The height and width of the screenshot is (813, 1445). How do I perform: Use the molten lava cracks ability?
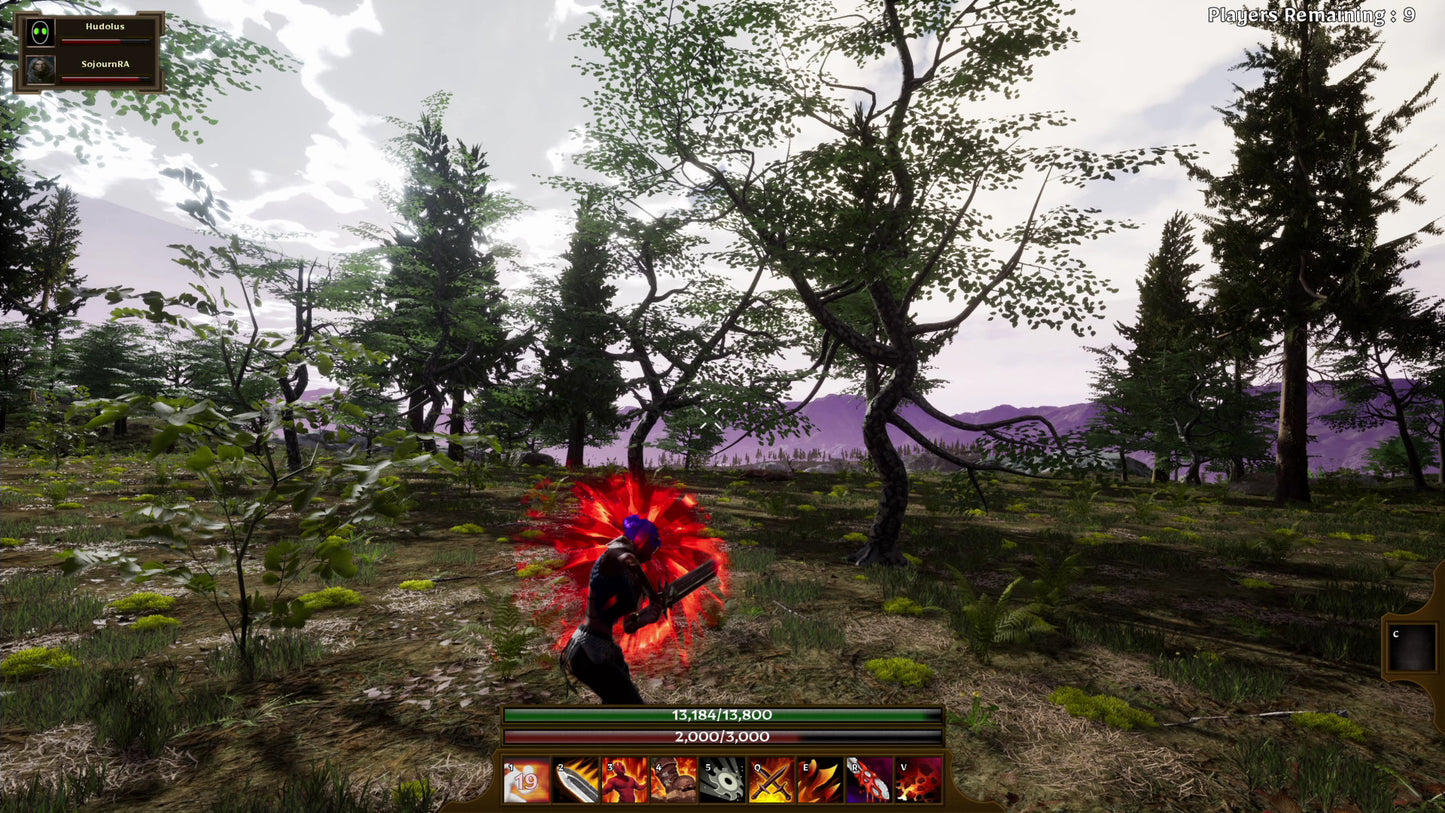[918, 780]
